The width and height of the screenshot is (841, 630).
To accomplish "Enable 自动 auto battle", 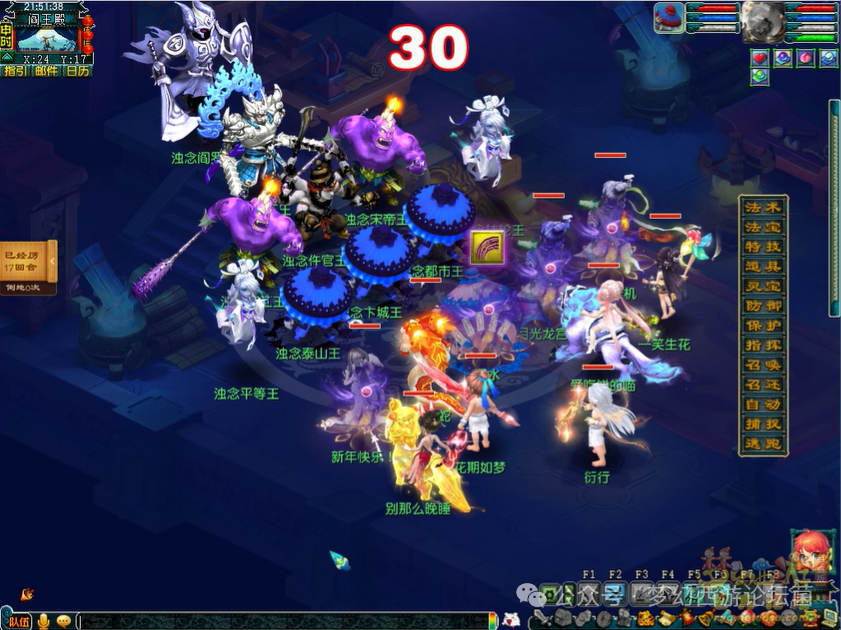I will click(763, 405).
